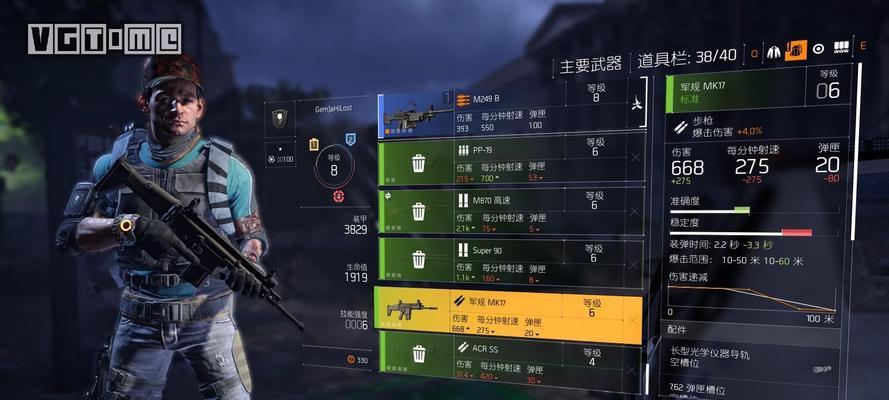Select the M870 shotgun entry
This screenshot has width=889, height=400.
(x=505, y=211)
